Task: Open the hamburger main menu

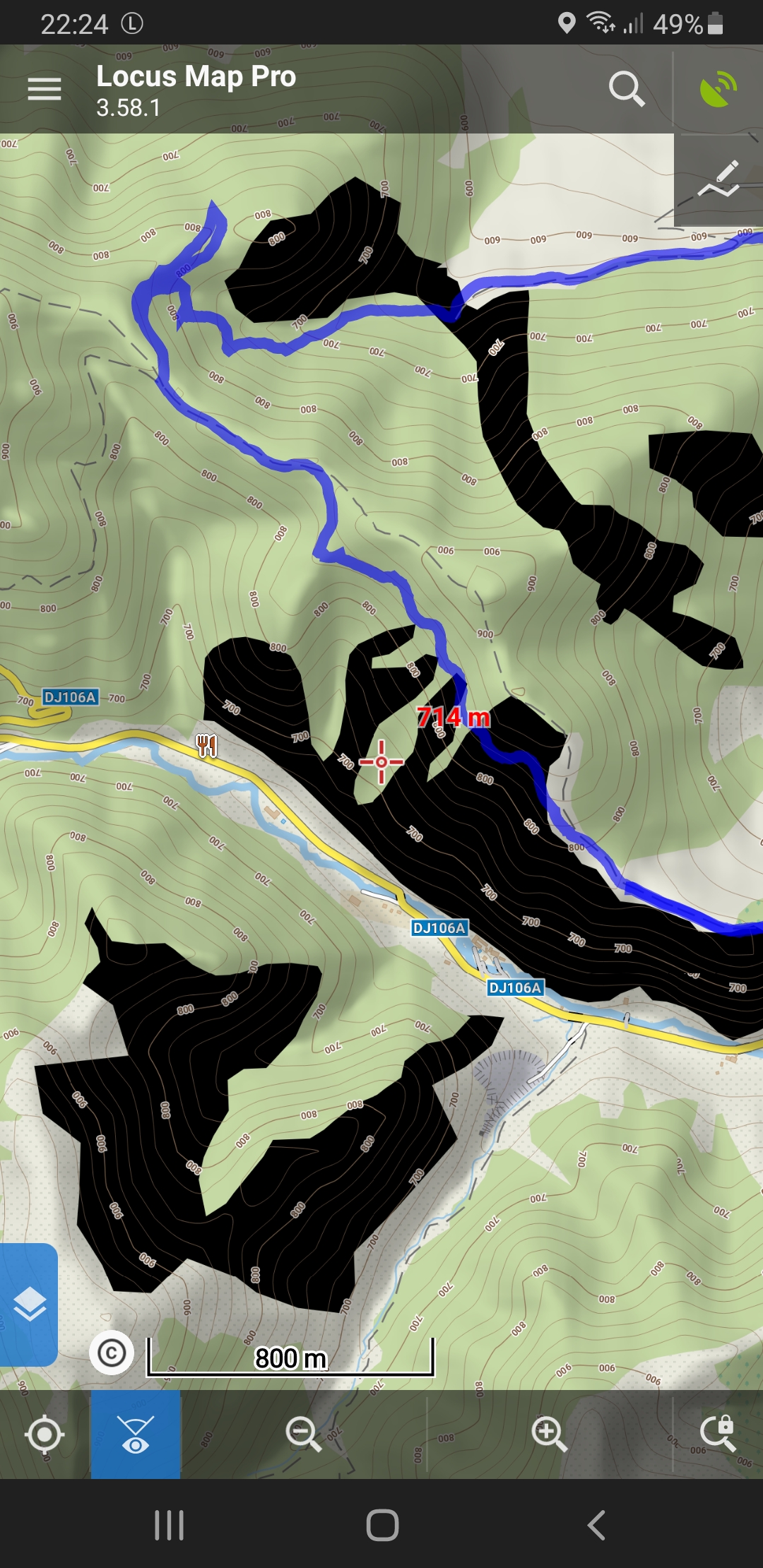Action: click(44, 89)
